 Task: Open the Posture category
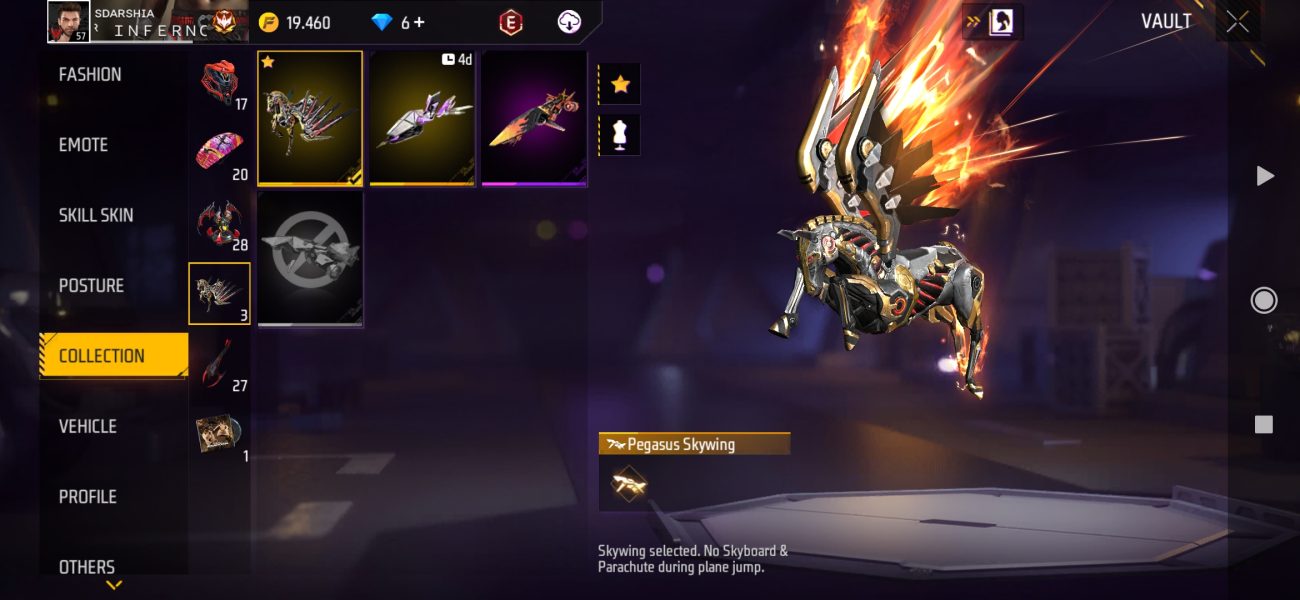(91, 286)
